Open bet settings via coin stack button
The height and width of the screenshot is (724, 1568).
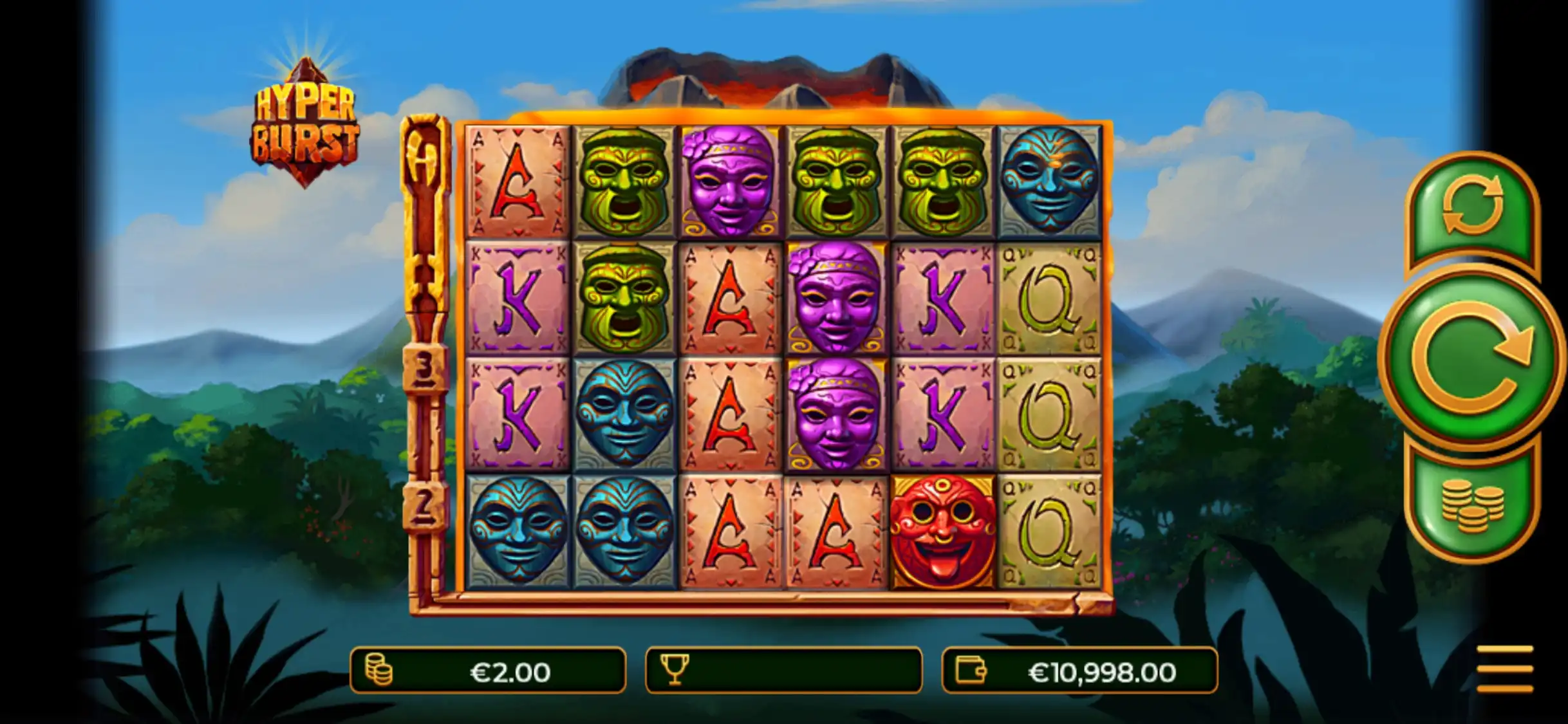1472,506
